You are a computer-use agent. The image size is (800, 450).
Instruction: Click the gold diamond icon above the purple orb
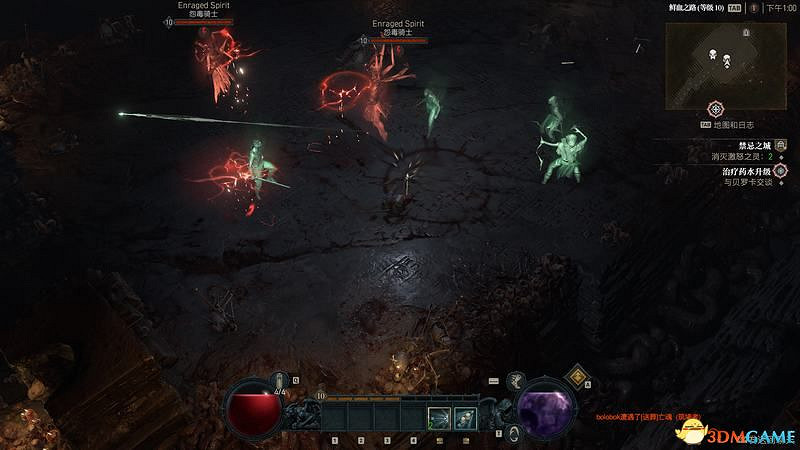pos(577,376)
